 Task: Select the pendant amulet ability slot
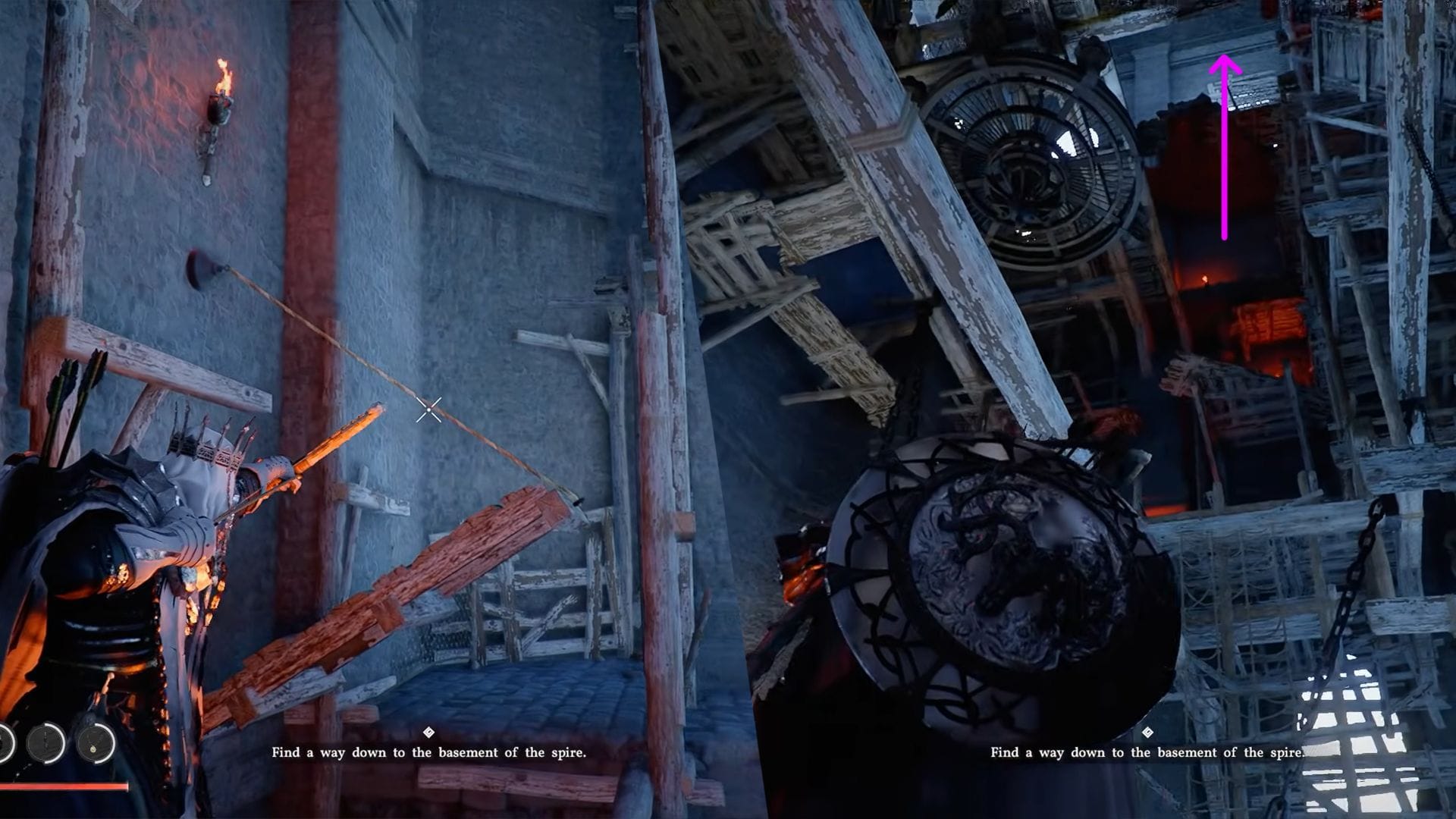(95, 743)
